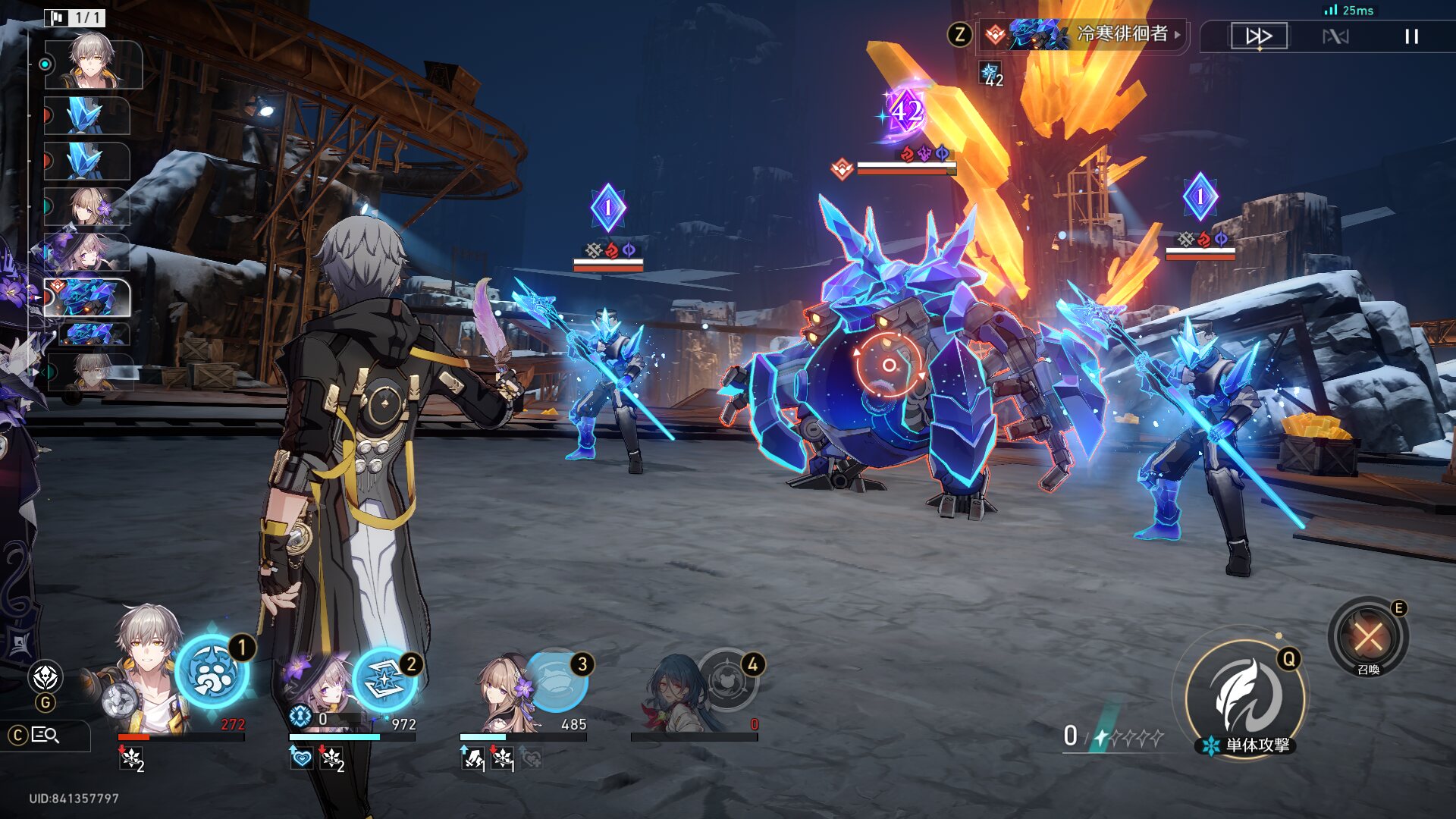Trigger the purple-hat character's ultimate icon

pyautogui.click(x=384, y=680)
